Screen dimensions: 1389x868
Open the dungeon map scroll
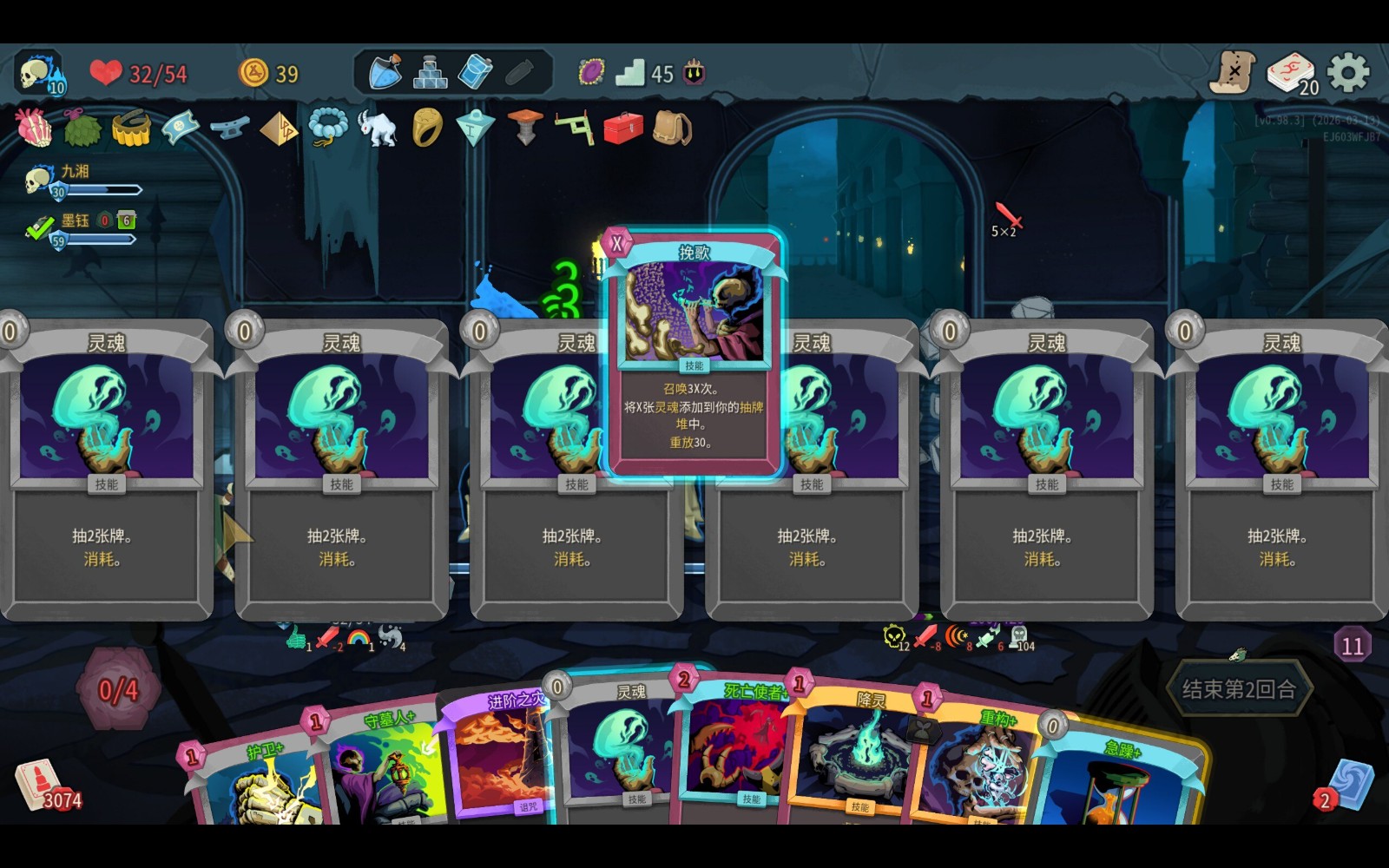[x=1234, y=73]
